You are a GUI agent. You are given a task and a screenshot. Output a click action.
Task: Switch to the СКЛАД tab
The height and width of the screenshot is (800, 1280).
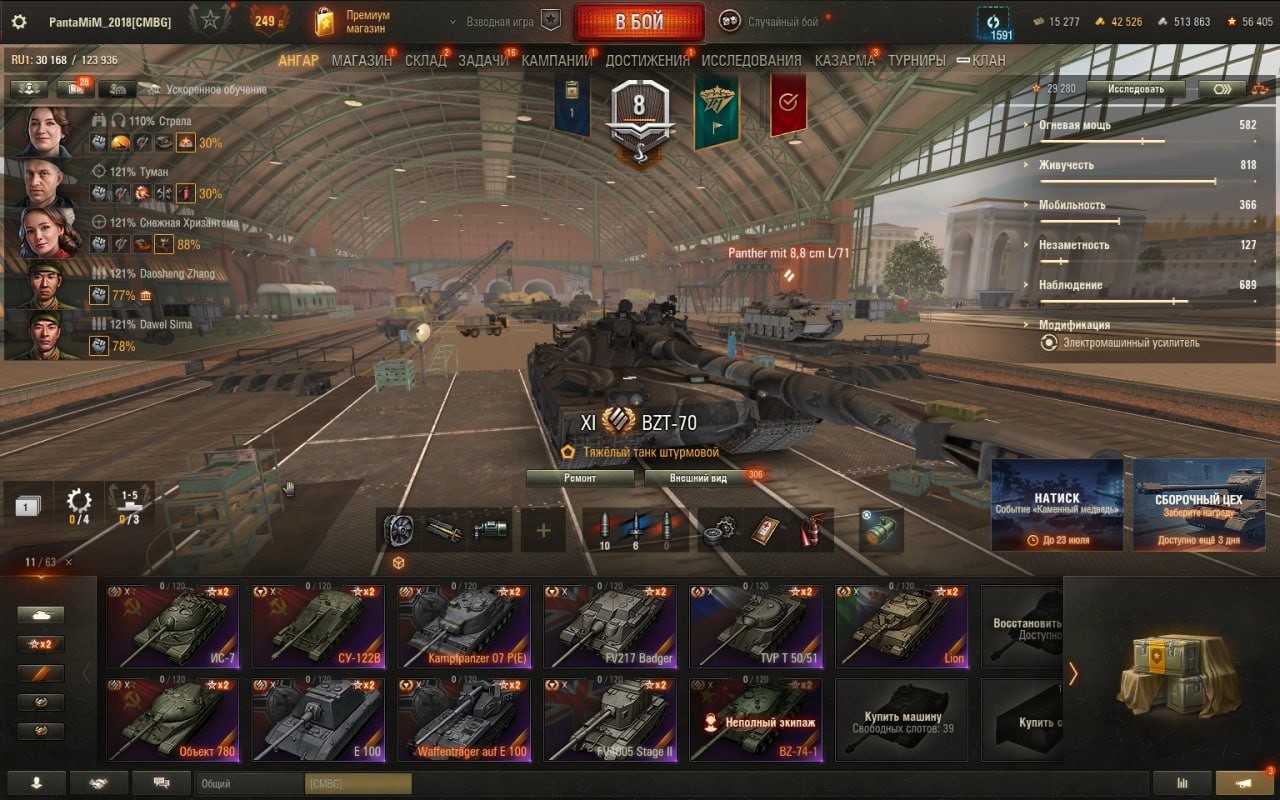click(425, 60)
